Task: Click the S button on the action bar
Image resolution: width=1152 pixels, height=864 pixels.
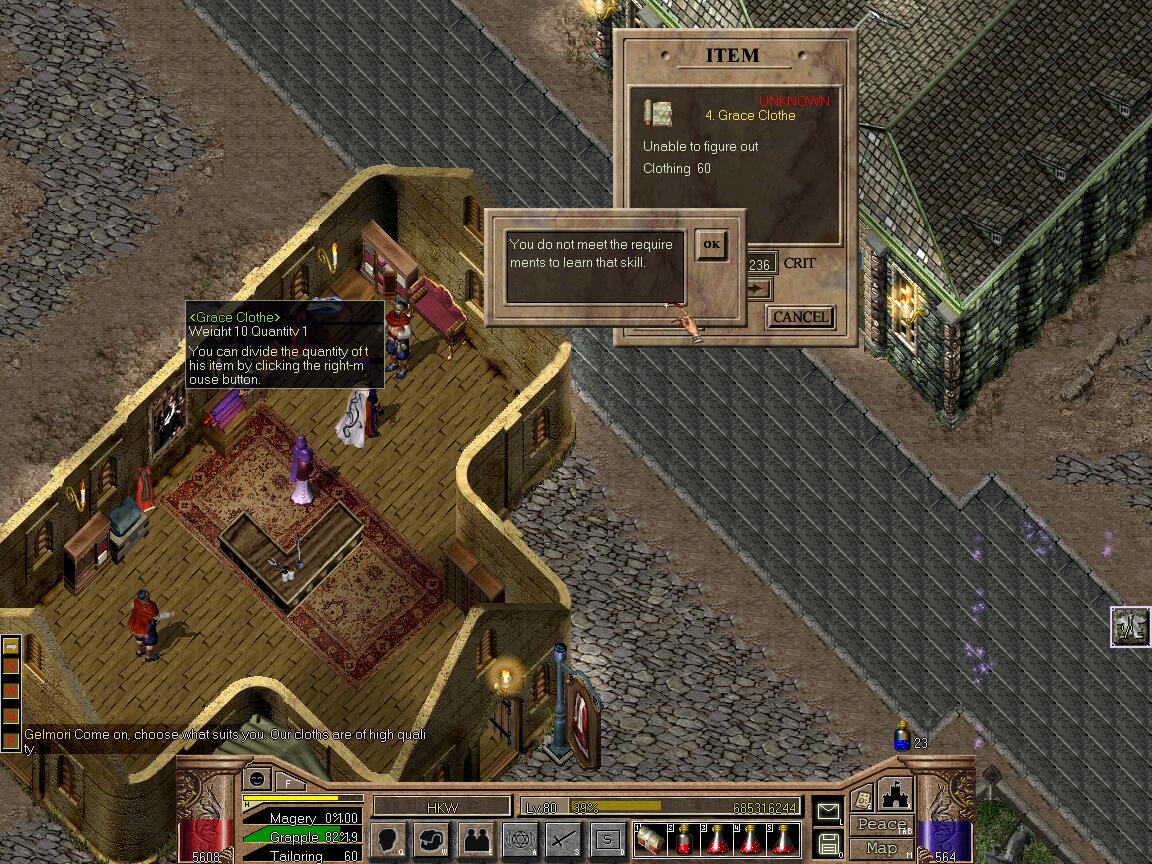Action: coord(607,840)
